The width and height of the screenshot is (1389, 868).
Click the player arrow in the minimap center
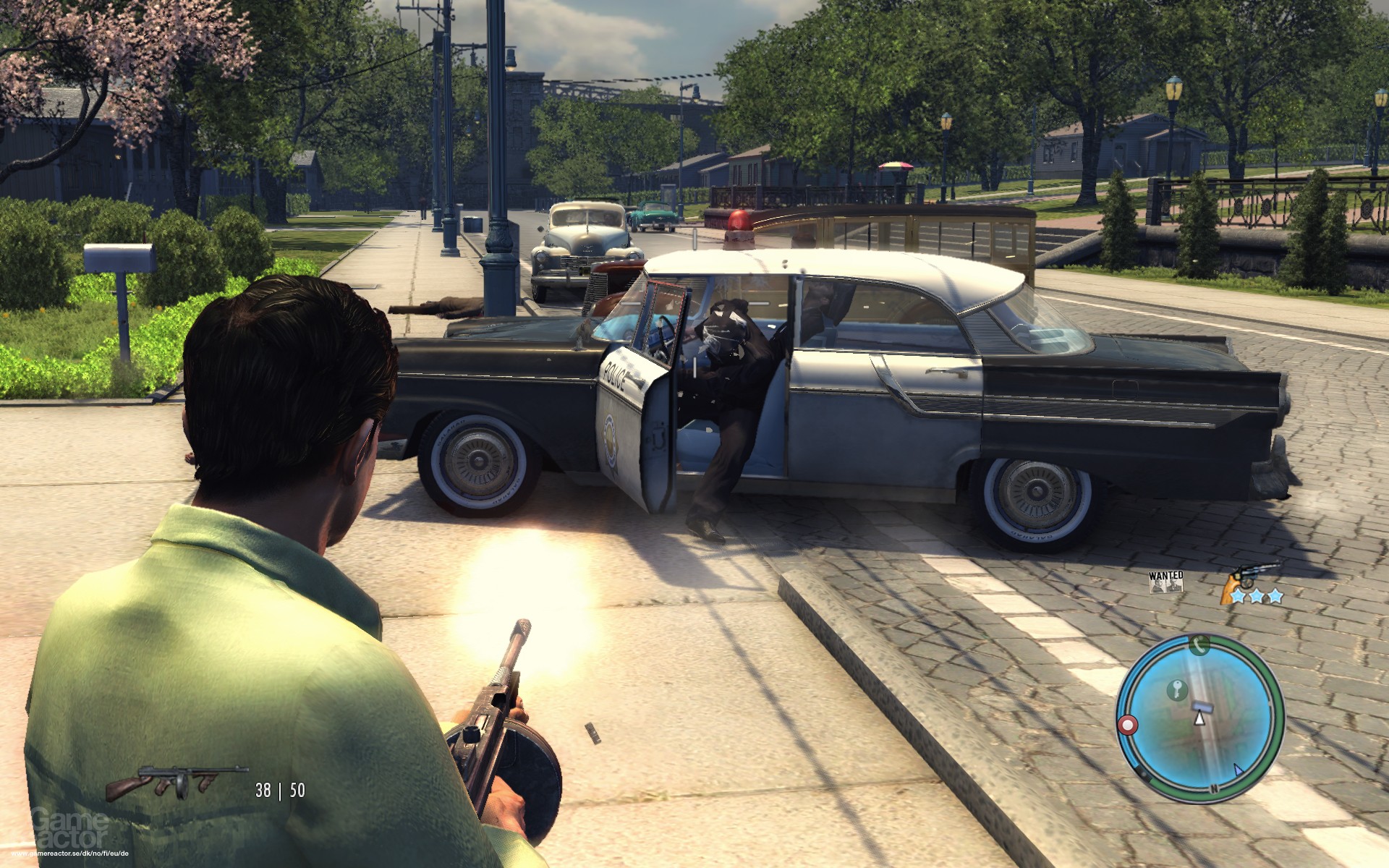(1200, 719)
